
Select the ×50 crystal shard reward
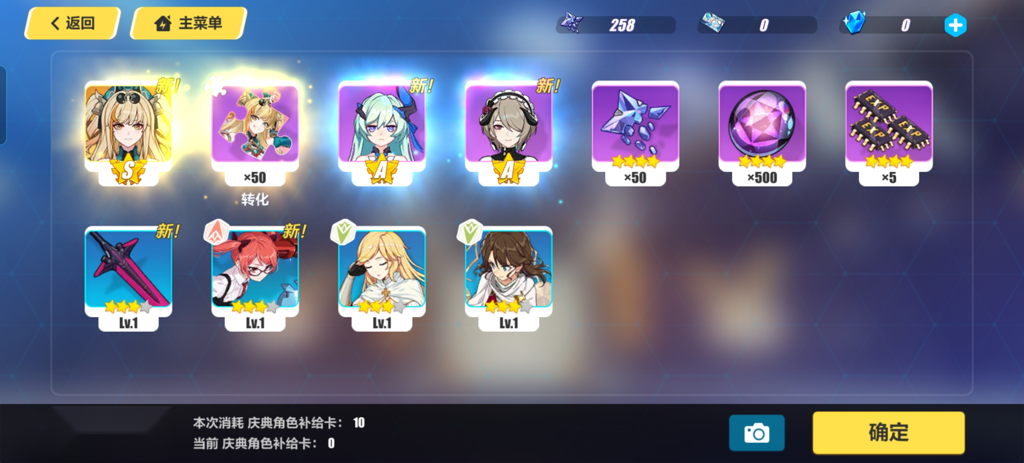tap(636, 131)
